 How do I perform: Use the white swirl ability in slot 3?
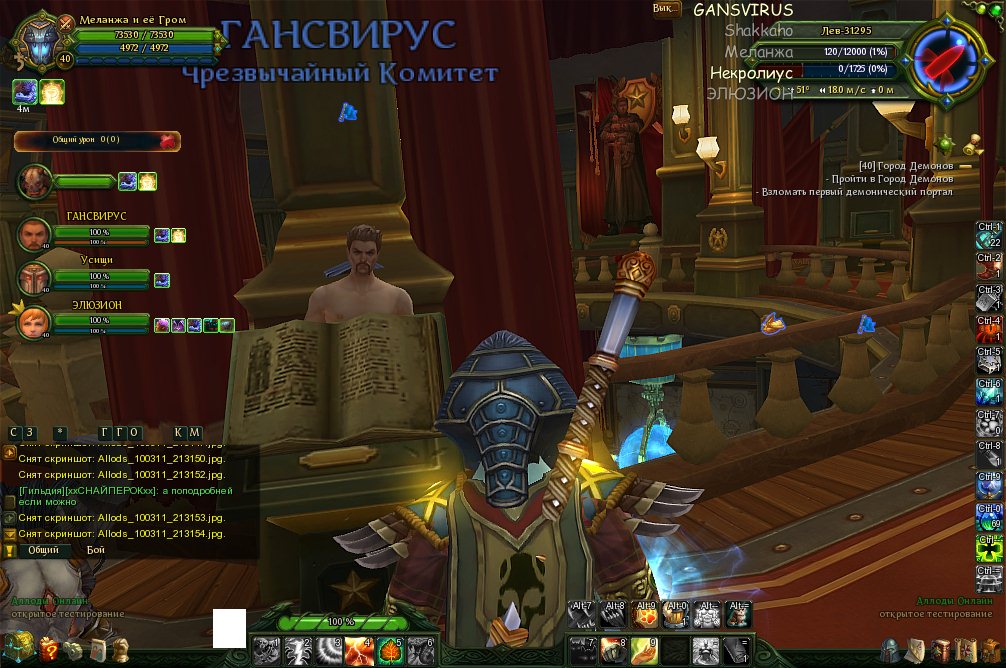(329, 650)
